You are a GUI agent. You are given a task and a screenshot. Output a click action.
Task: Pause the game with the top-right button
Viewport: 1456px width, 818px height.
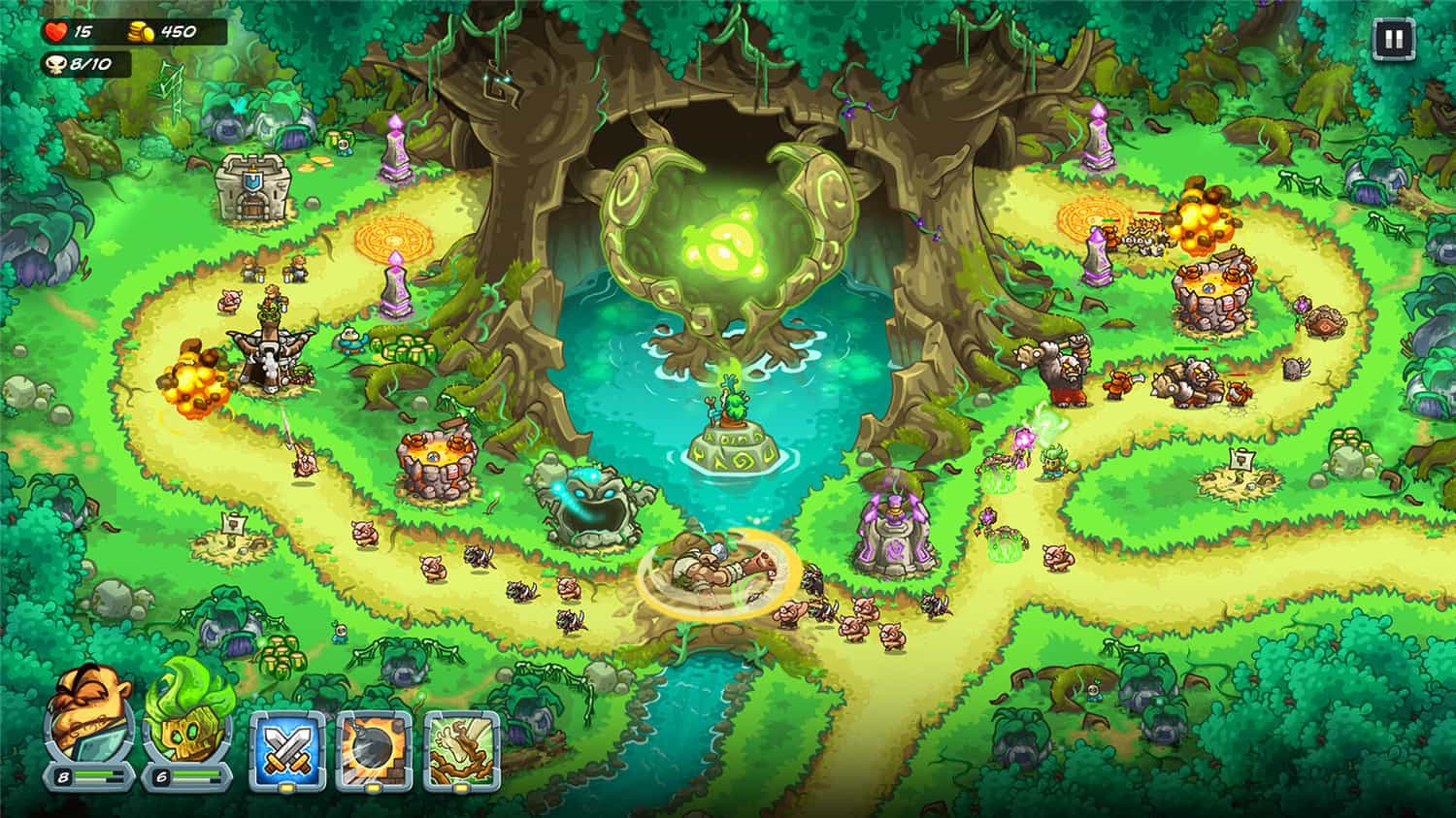(1395, 38)
